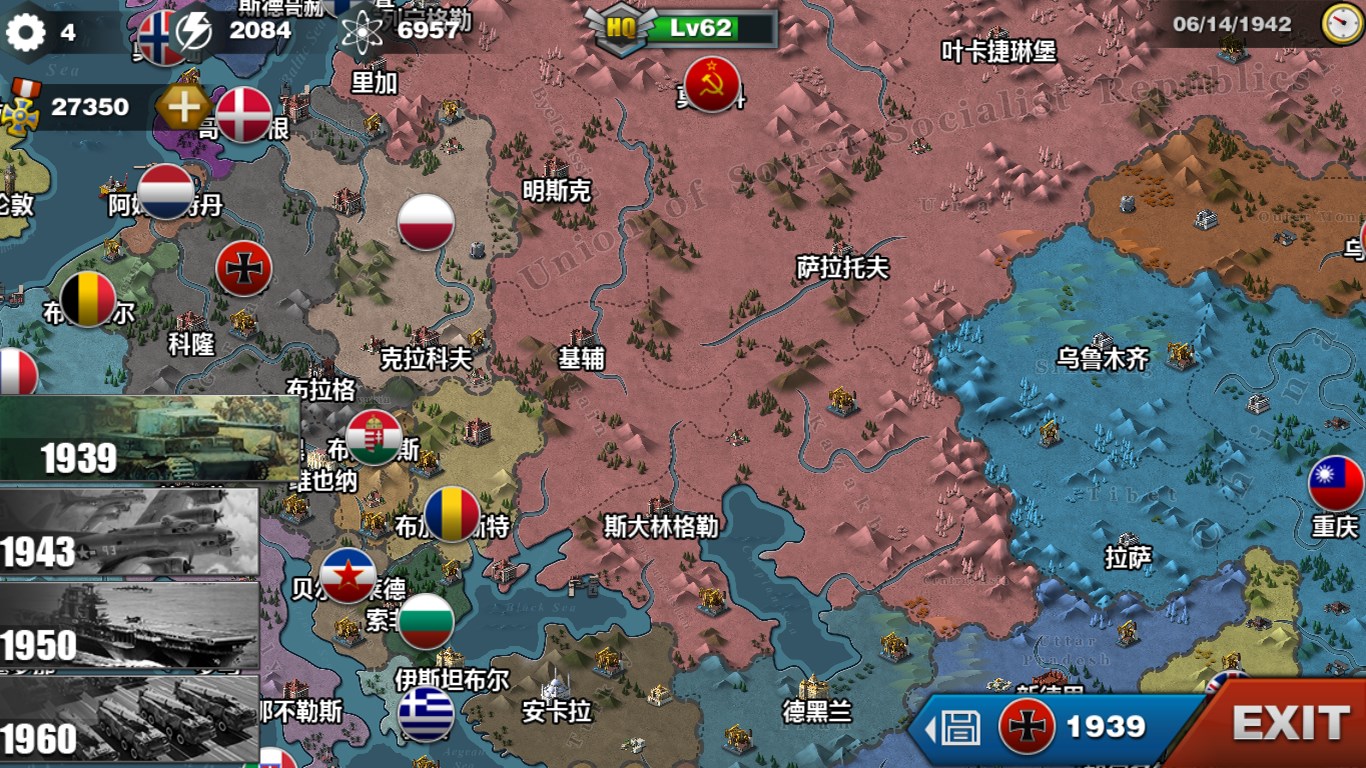The height and width of the screenshot is (768, 1366).
Task: Click the German Iron Cross roundel near Cologne
Action: pos(245,267)
